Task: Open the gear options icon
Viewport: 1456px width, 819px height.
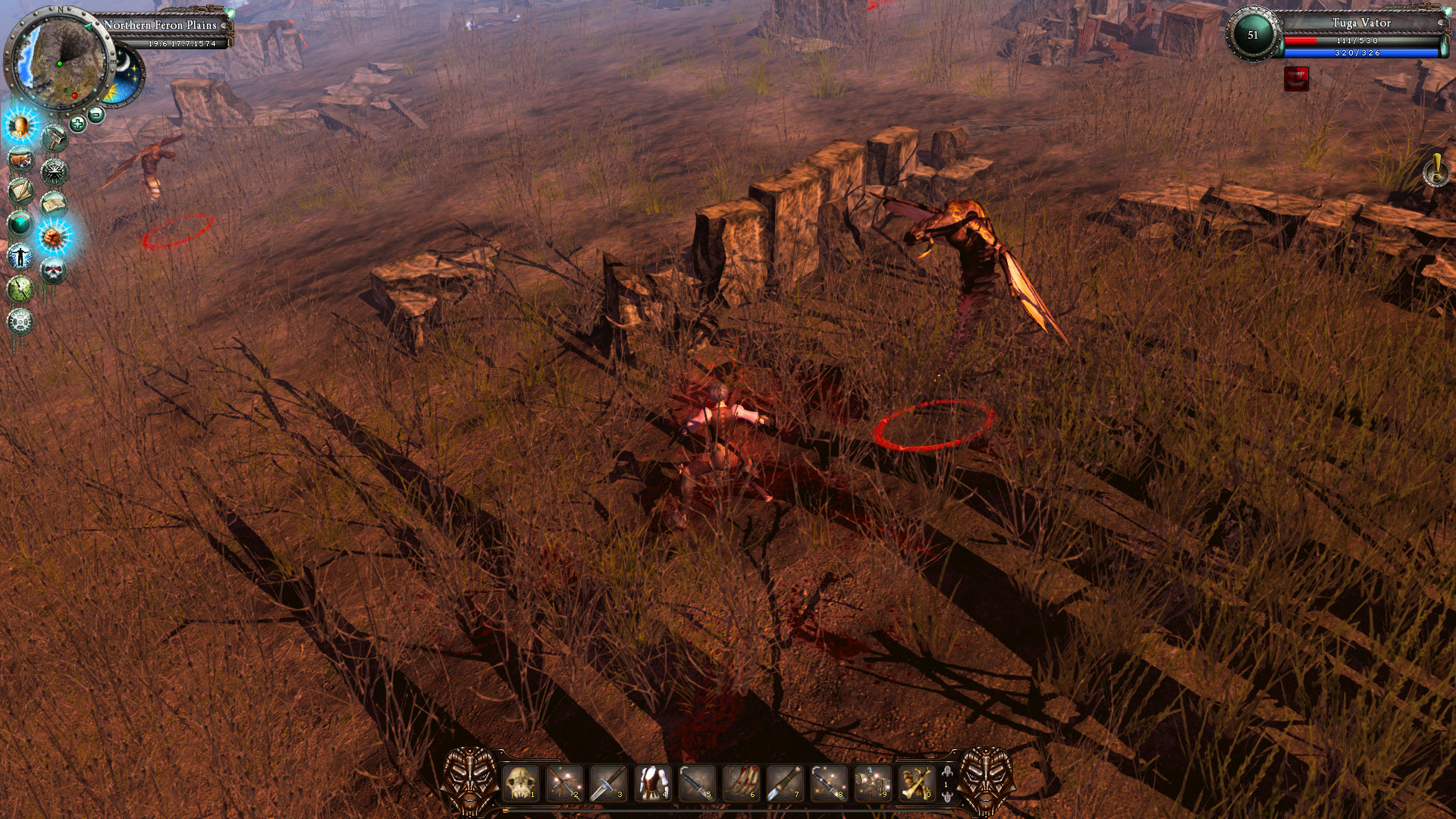Action: click(19, 321)
